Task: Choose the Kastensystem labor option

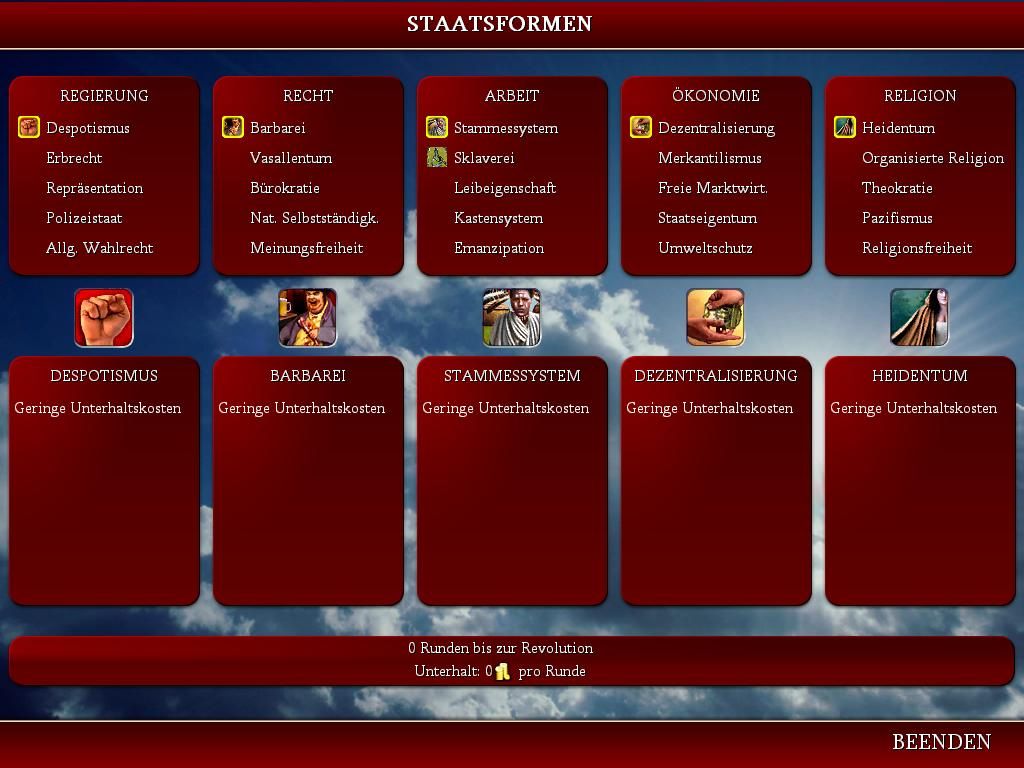Action: click(x=498, y=218)
